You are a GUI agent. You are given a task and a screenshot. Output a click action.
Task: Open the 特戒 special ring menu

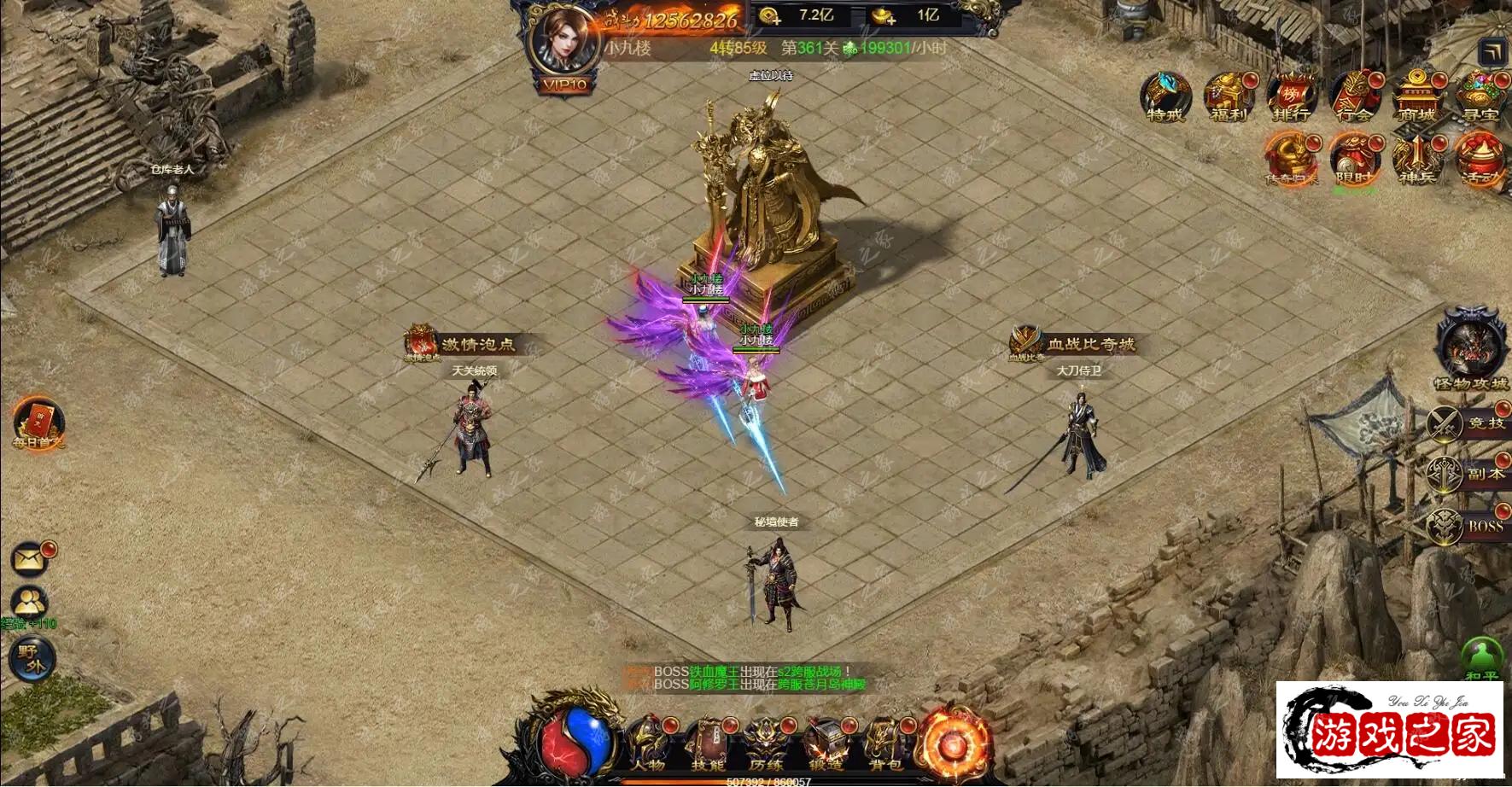1165,96
